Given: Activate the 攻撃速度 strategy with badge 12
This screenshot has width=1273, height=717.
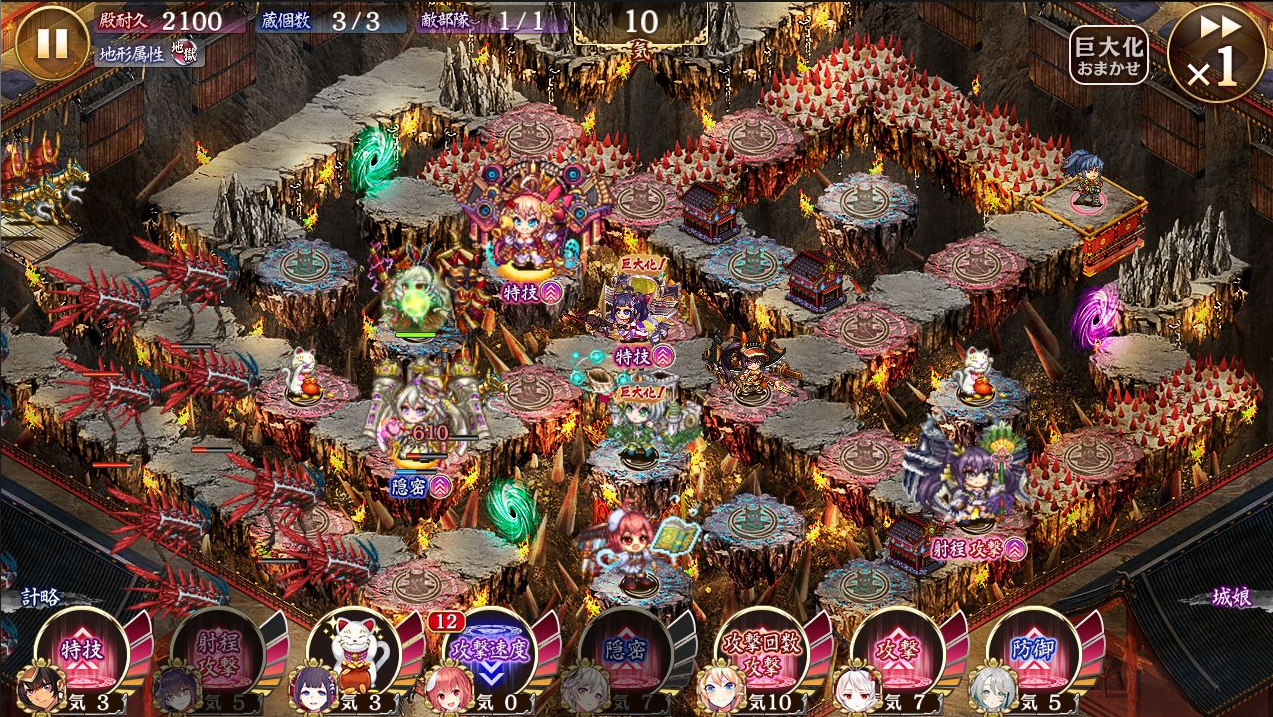Looking at the screenshot, I should (489, 651).
